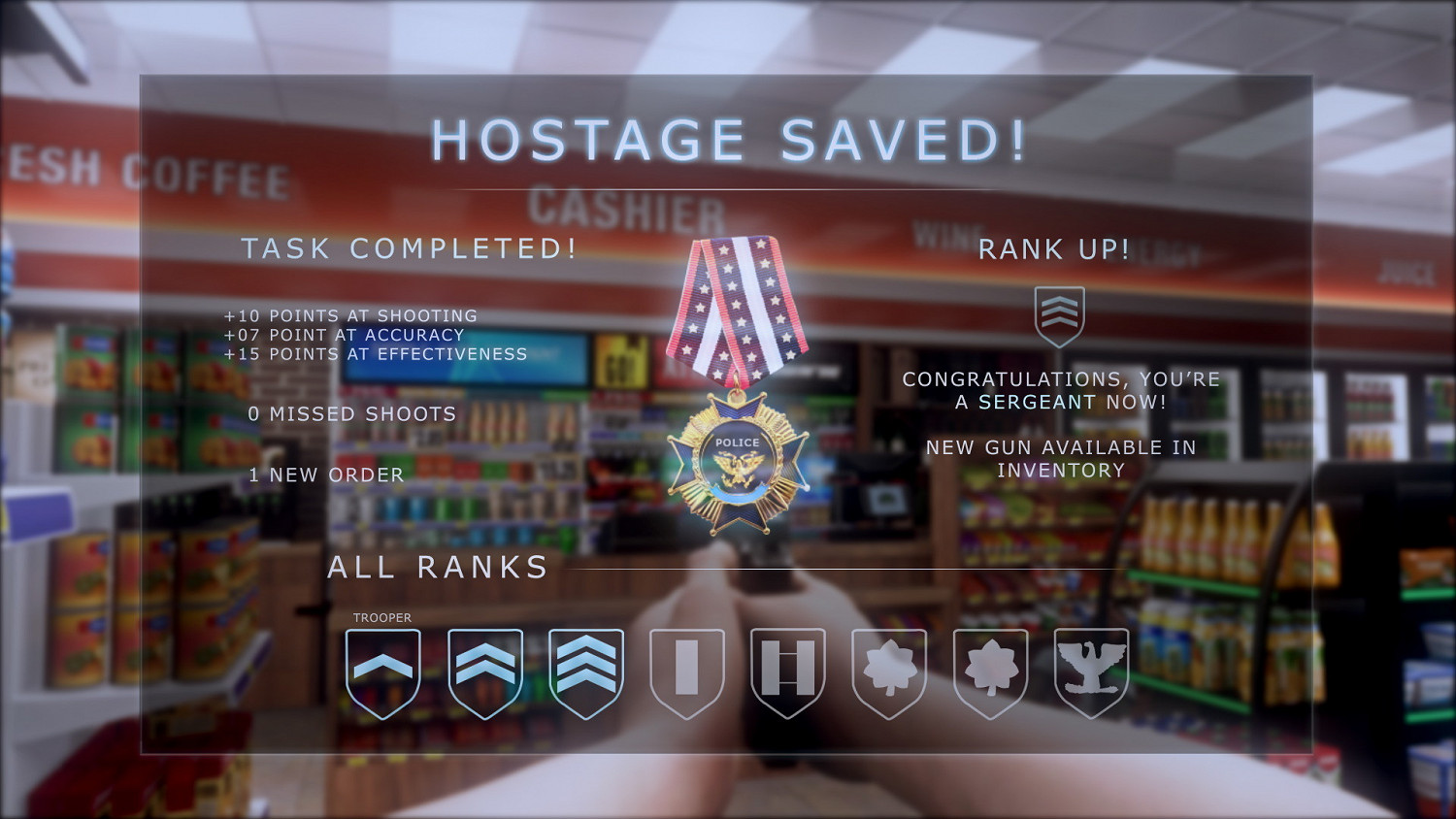This screenshot has height=819, width=1456.
Task: Click the TASK COMPLETED! heading
Action: (x=409, y=248)
